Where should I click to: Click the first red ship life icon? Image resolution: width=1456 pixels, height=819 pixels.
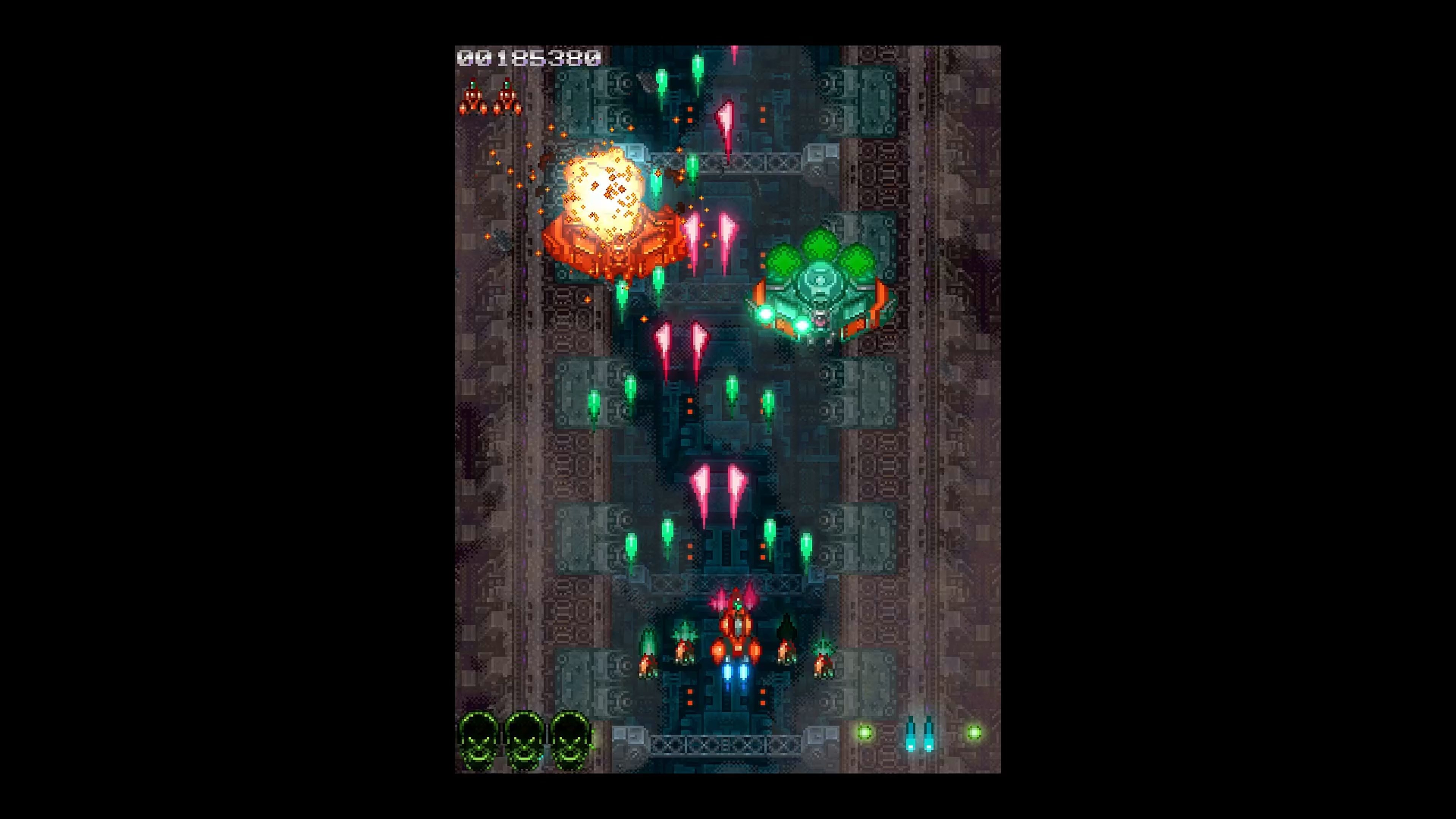pyautogui.click(x=472, y=97)
